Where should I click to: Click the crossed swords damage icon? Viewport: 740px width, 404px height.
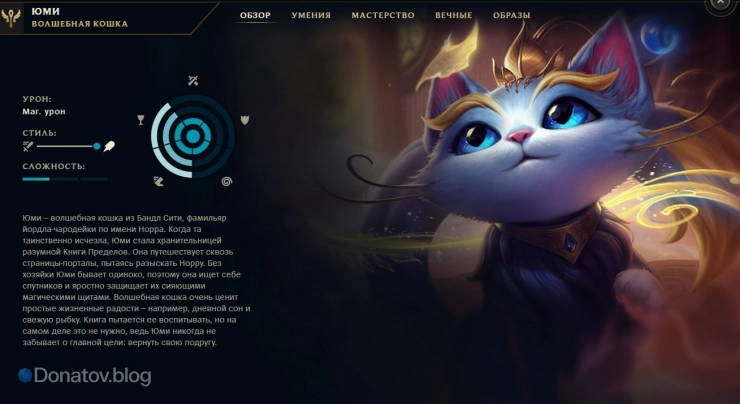tap(193, 80)
